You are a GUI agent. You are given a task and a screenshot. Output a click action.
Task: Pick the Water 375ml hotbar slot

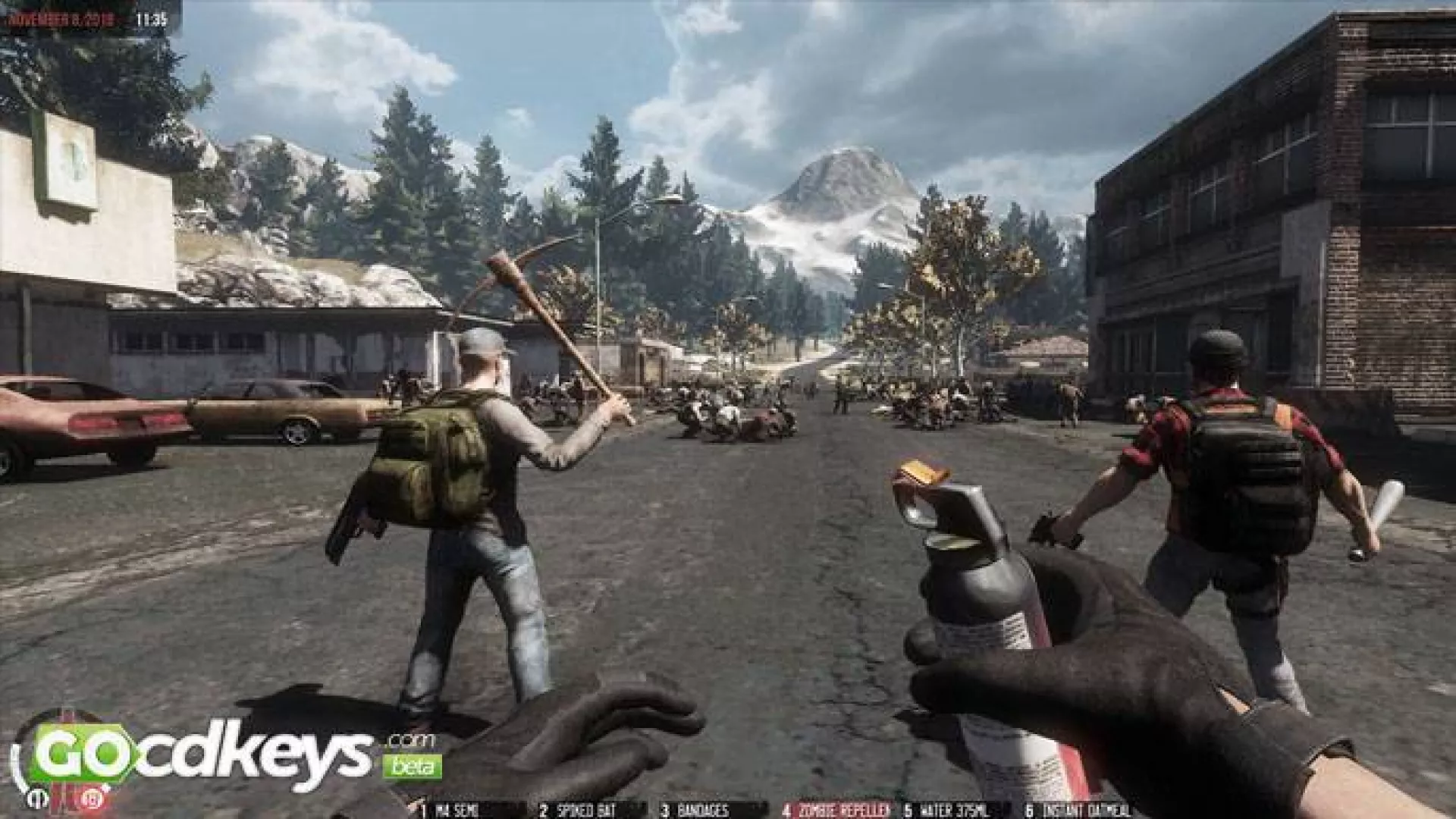[x=951, y=811]
